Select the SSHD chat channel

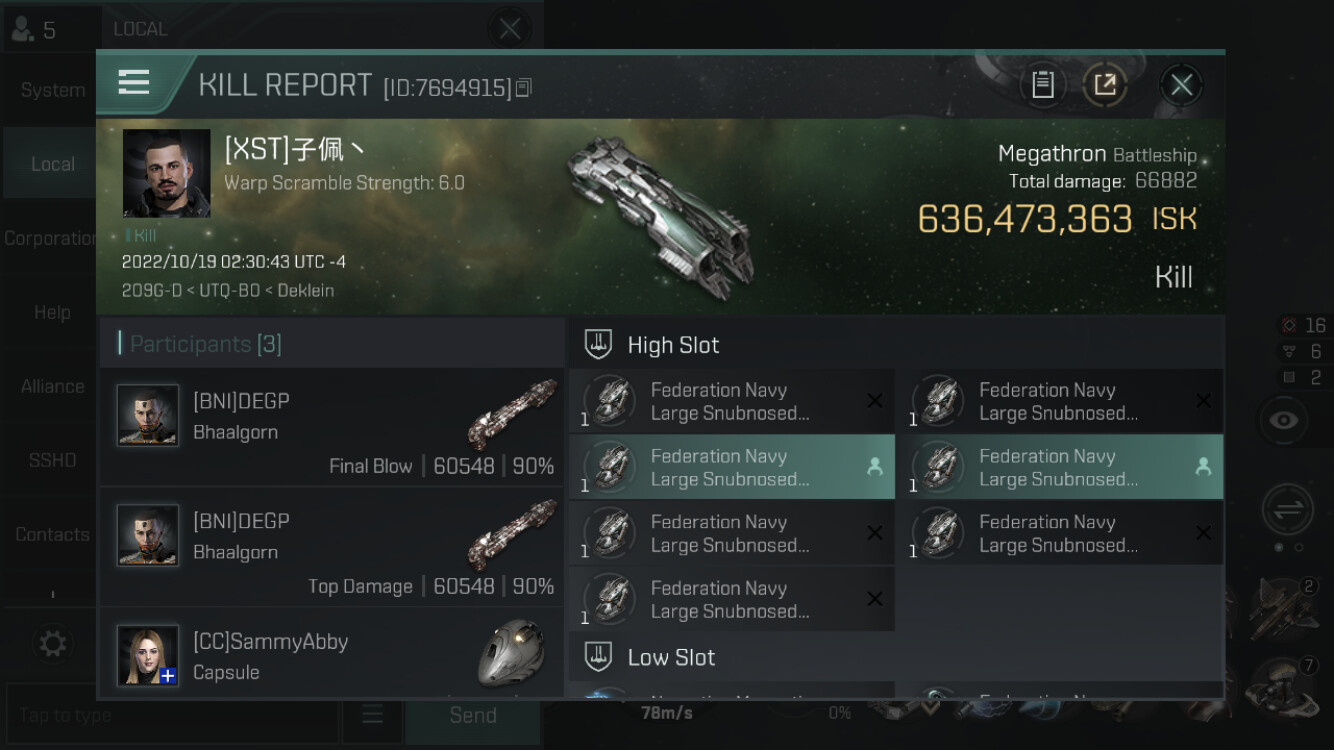point(52,460)
